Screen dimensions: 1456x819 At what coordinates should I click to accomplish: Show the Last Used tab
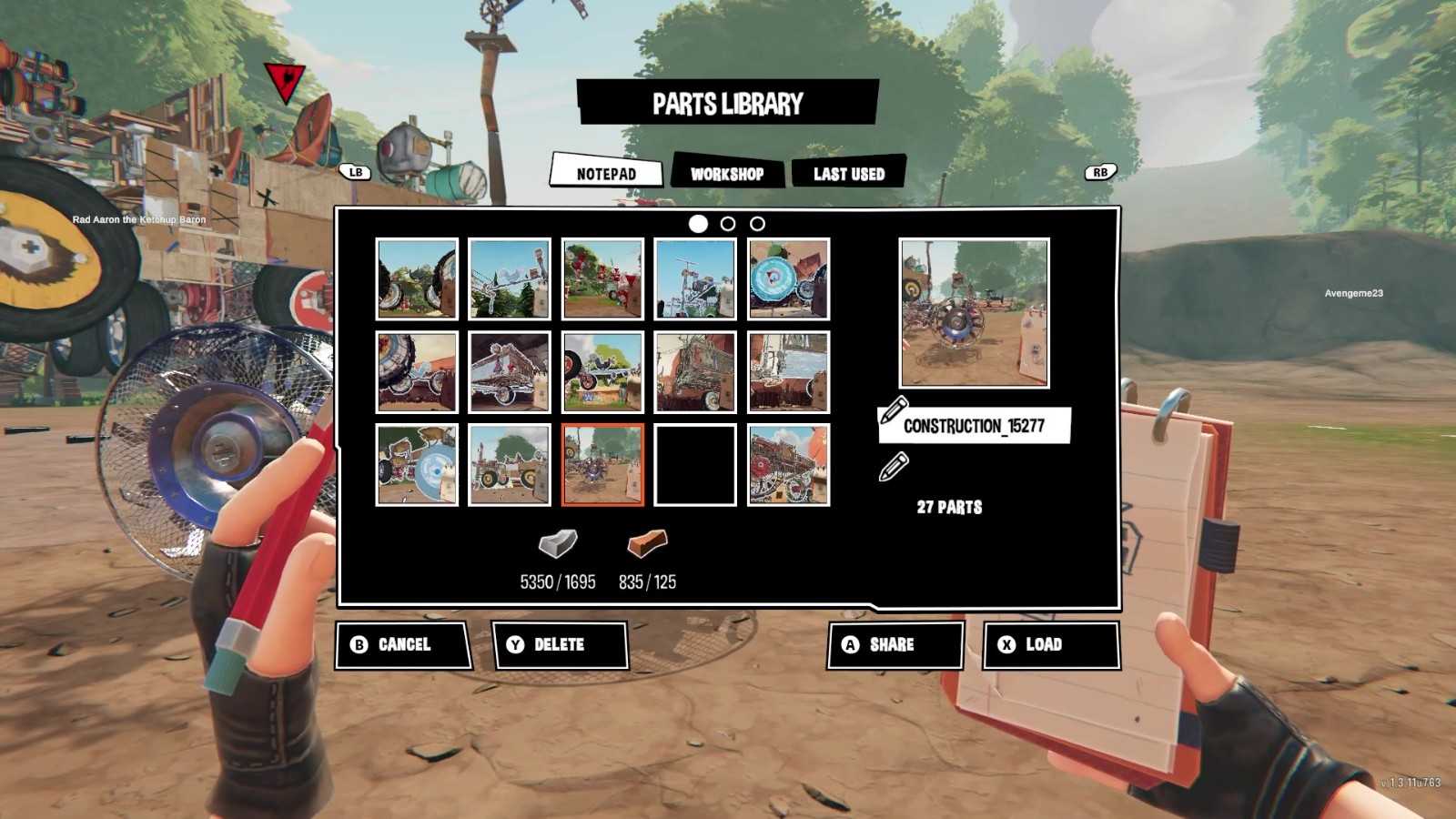[848, 173]
